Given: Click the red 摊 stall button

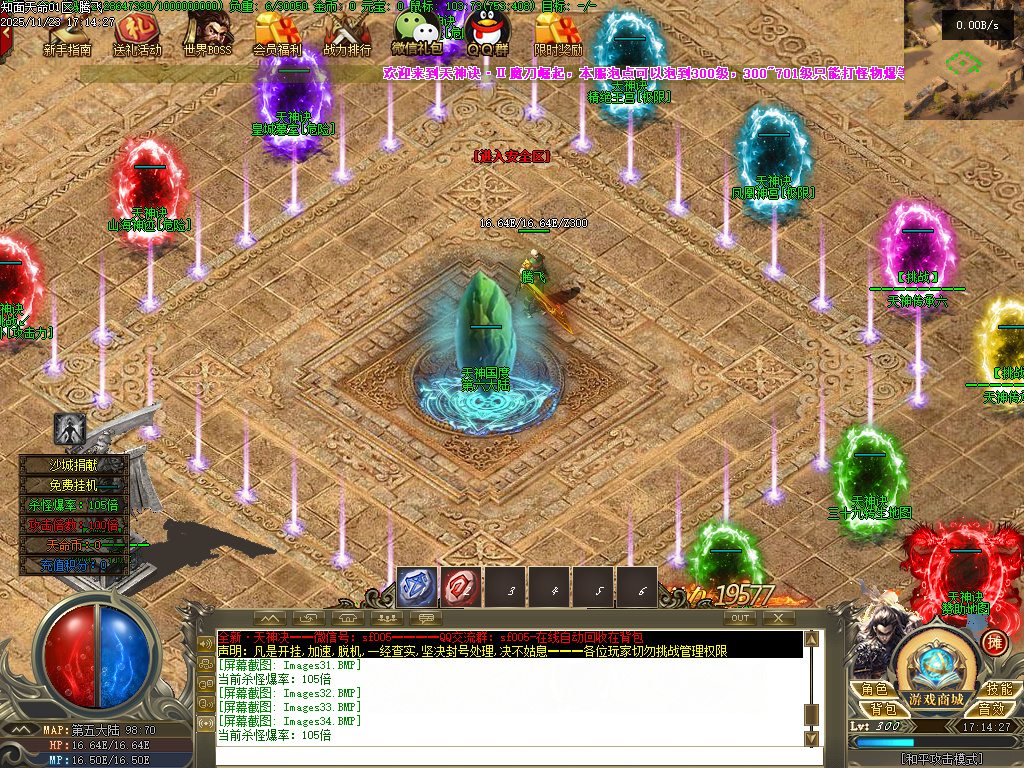Looking at the screenshot, I should 995,642.
